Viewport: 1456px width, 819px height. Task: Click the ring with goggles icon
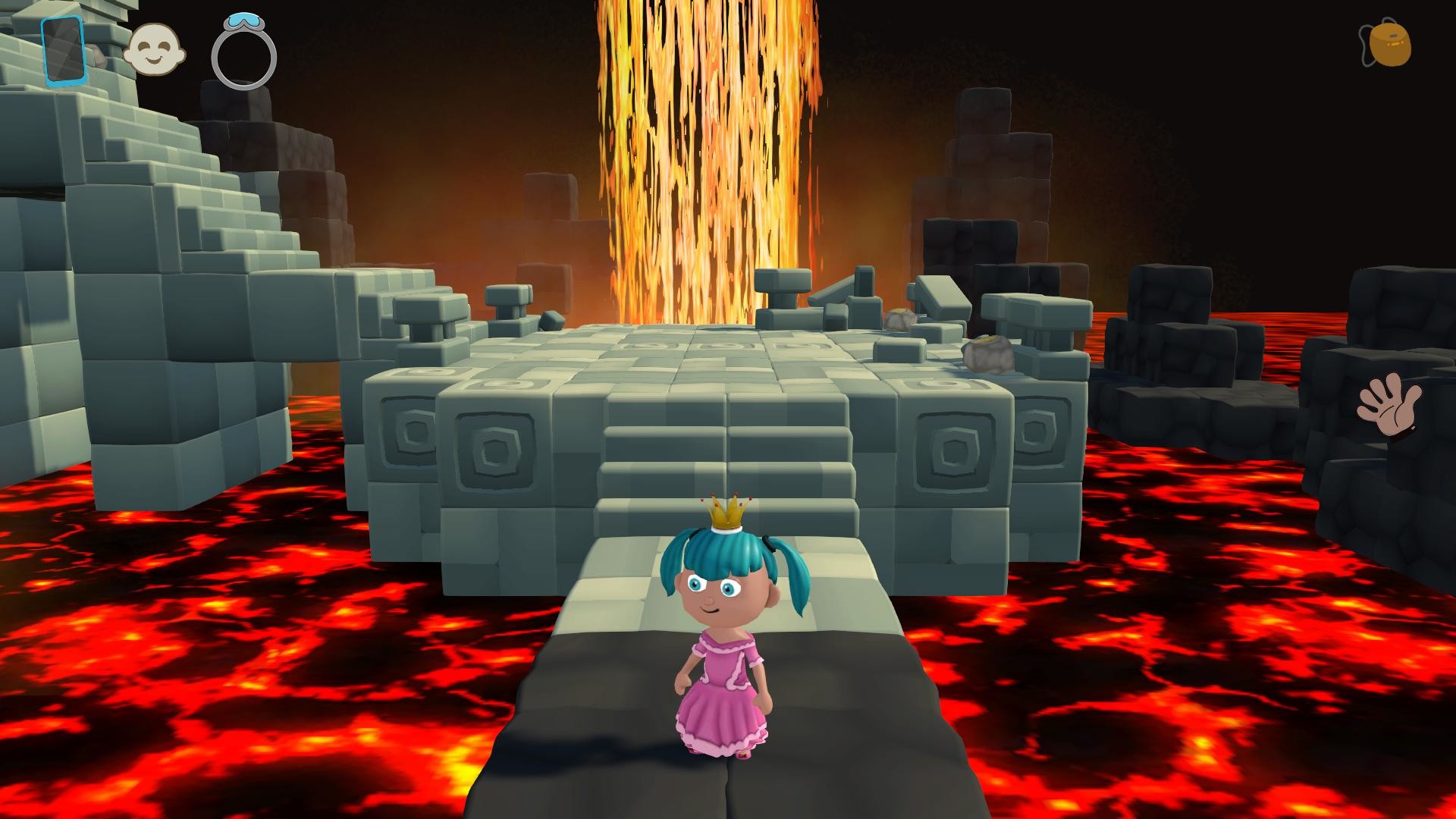click(244, 52)
